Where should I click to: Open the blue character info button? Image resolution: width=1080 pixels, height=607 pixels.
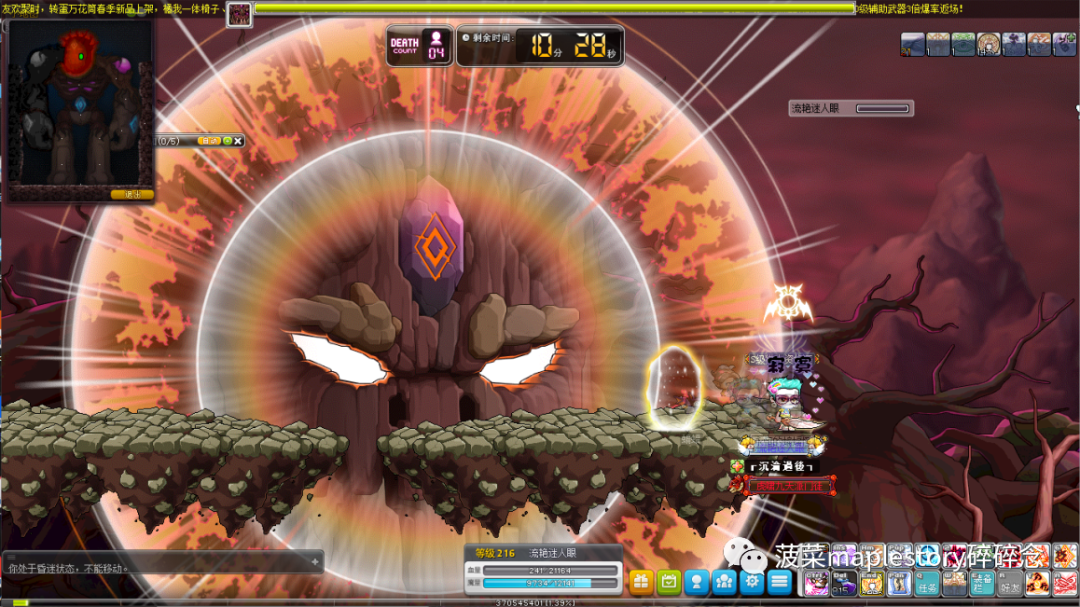(x=697, y=581)
